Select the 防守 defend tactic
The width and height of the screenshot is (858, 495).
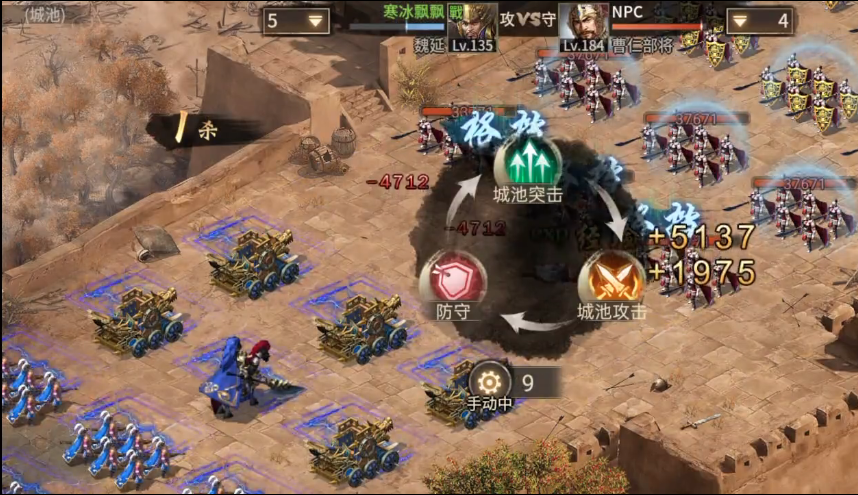tap(452, 277)
